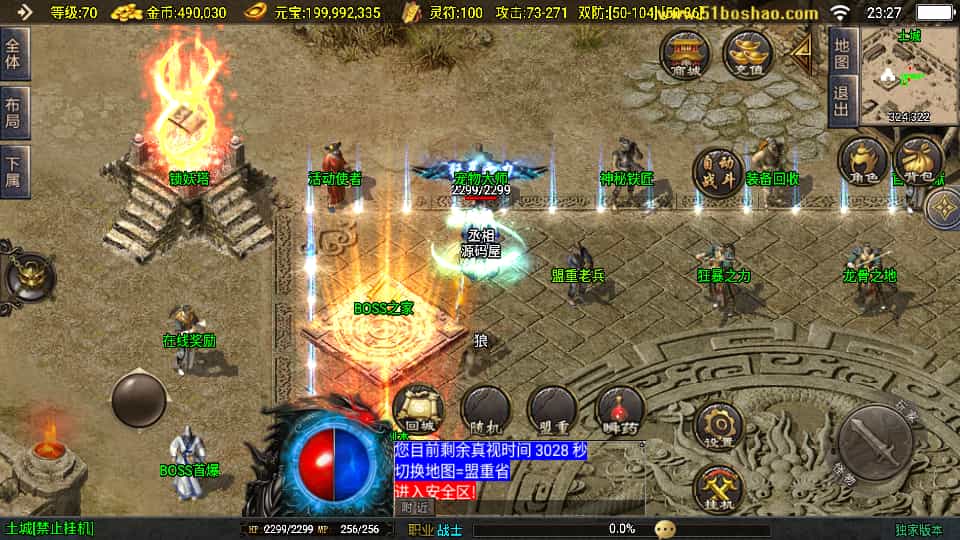The image size is (960, 540).
Task: Use the 回城 return-to-town scroll
Action: pos(417,408)
